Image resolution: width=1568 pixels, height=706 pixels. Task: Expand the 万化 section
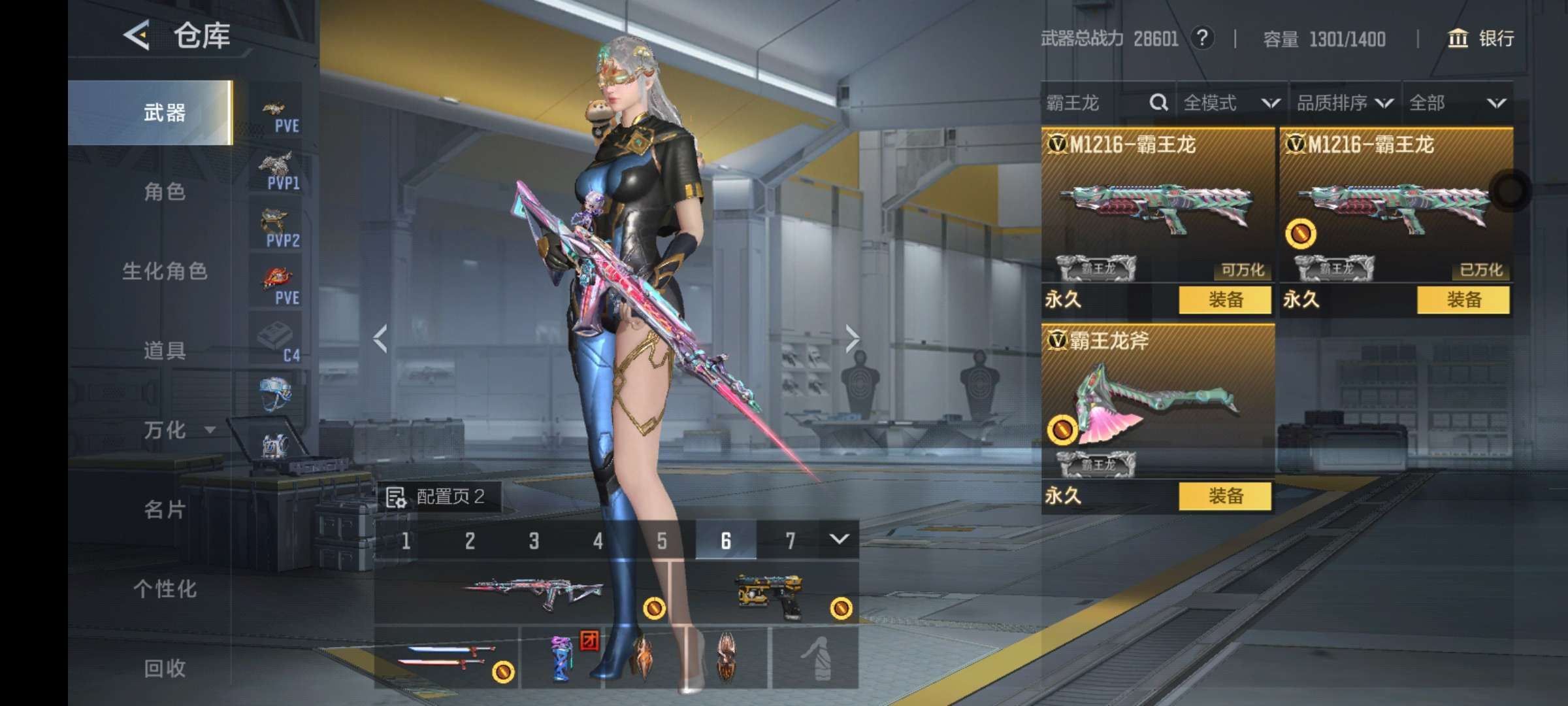[x=176, y=430]
